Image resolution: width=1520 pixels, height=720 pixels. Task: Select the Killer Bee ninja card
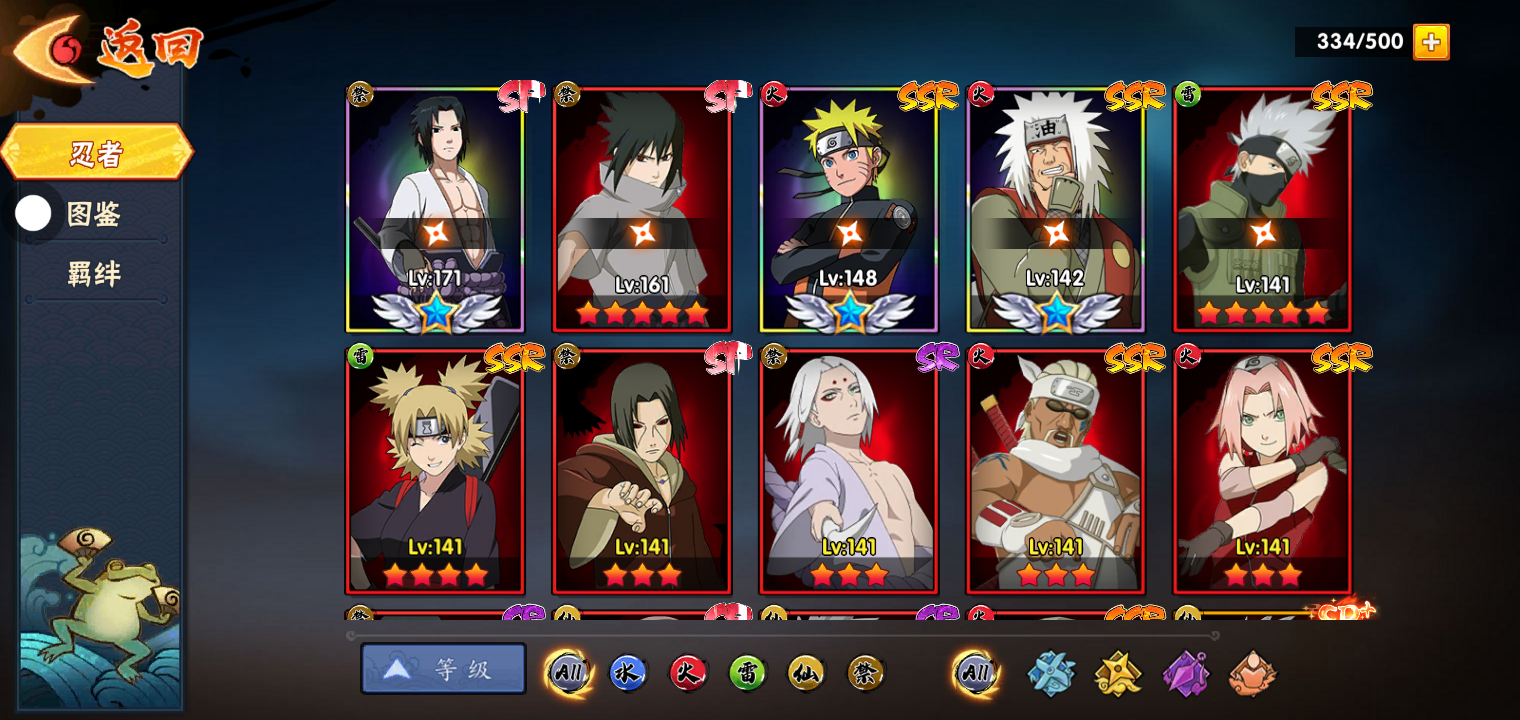click(x=1056, y=472)
